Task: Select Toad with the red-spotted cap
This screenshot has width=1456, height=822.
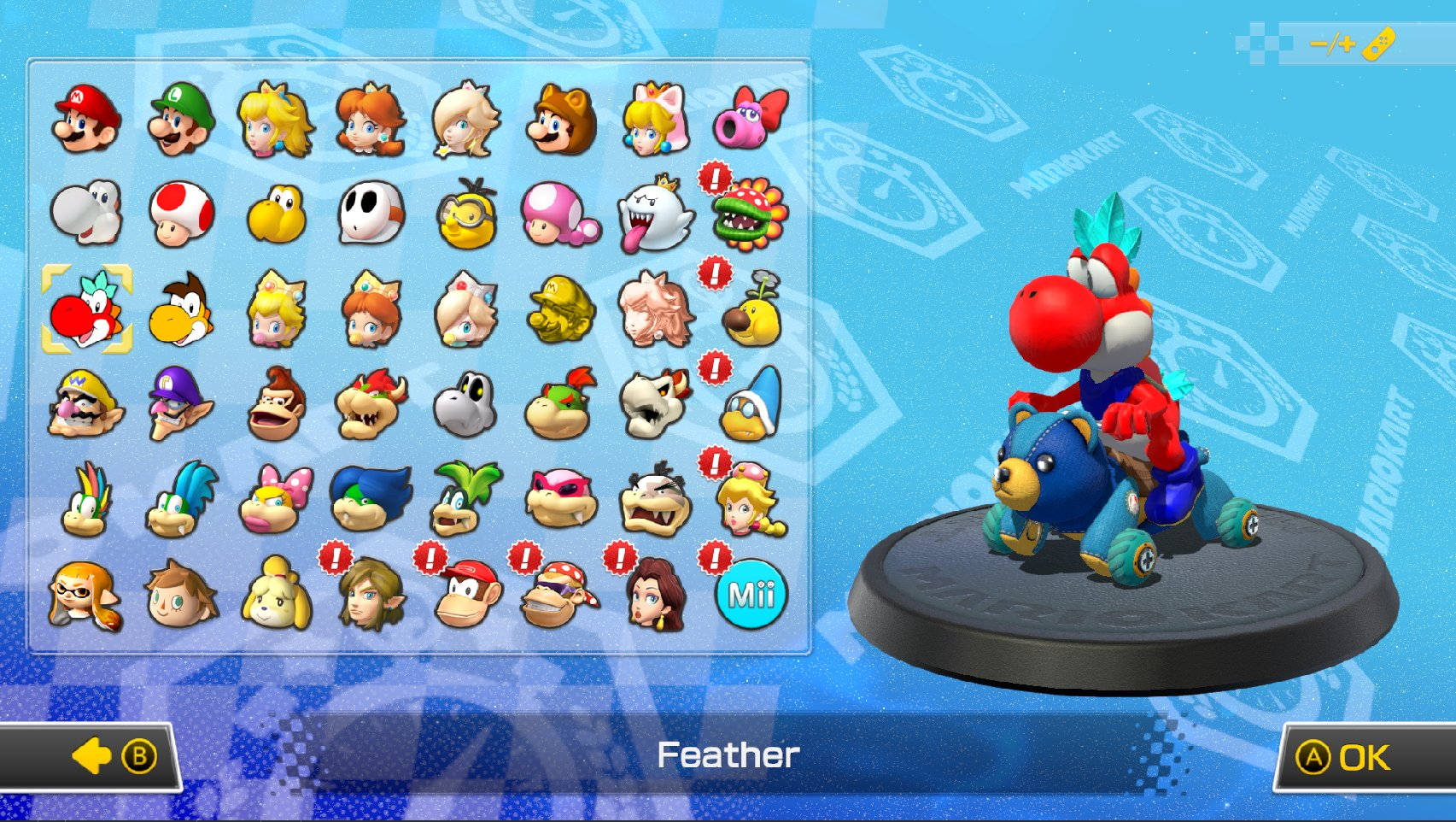Action: [181, 214]
